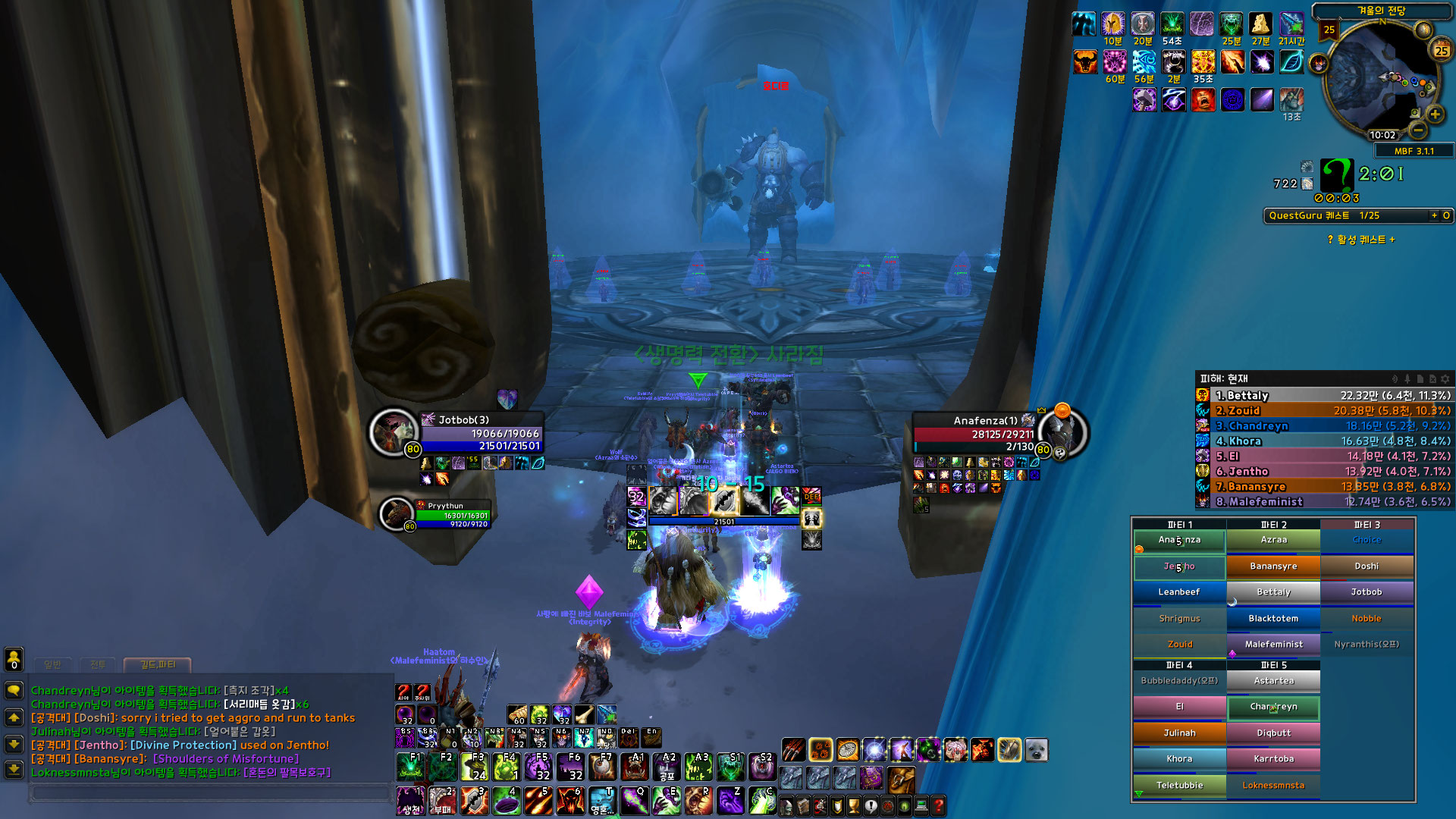
Task: Click Zouid's row in damage meter
Action: (1323, 411)
